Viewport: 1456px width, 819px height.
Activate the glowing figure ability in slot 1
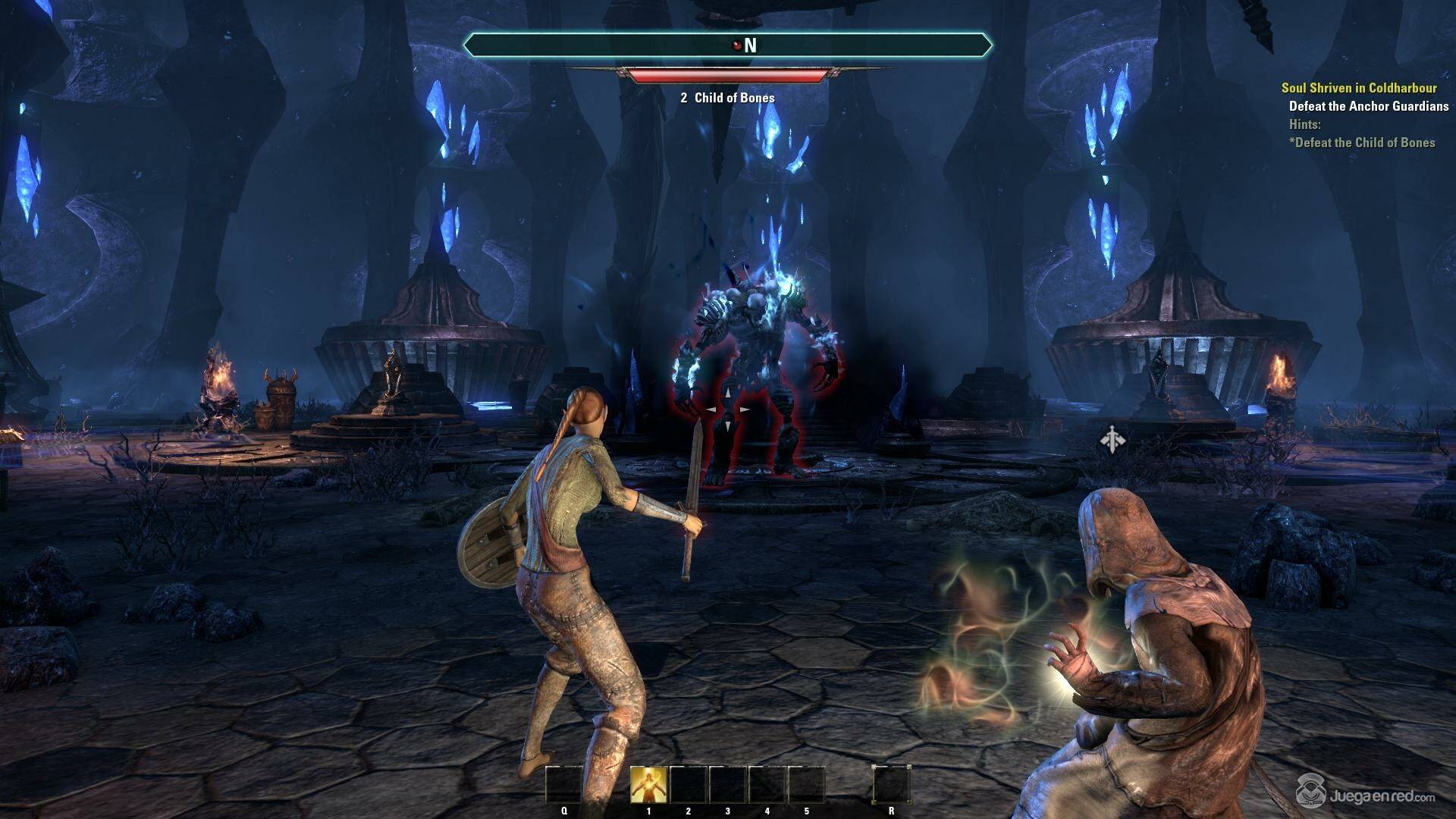(x=649, y=784)
